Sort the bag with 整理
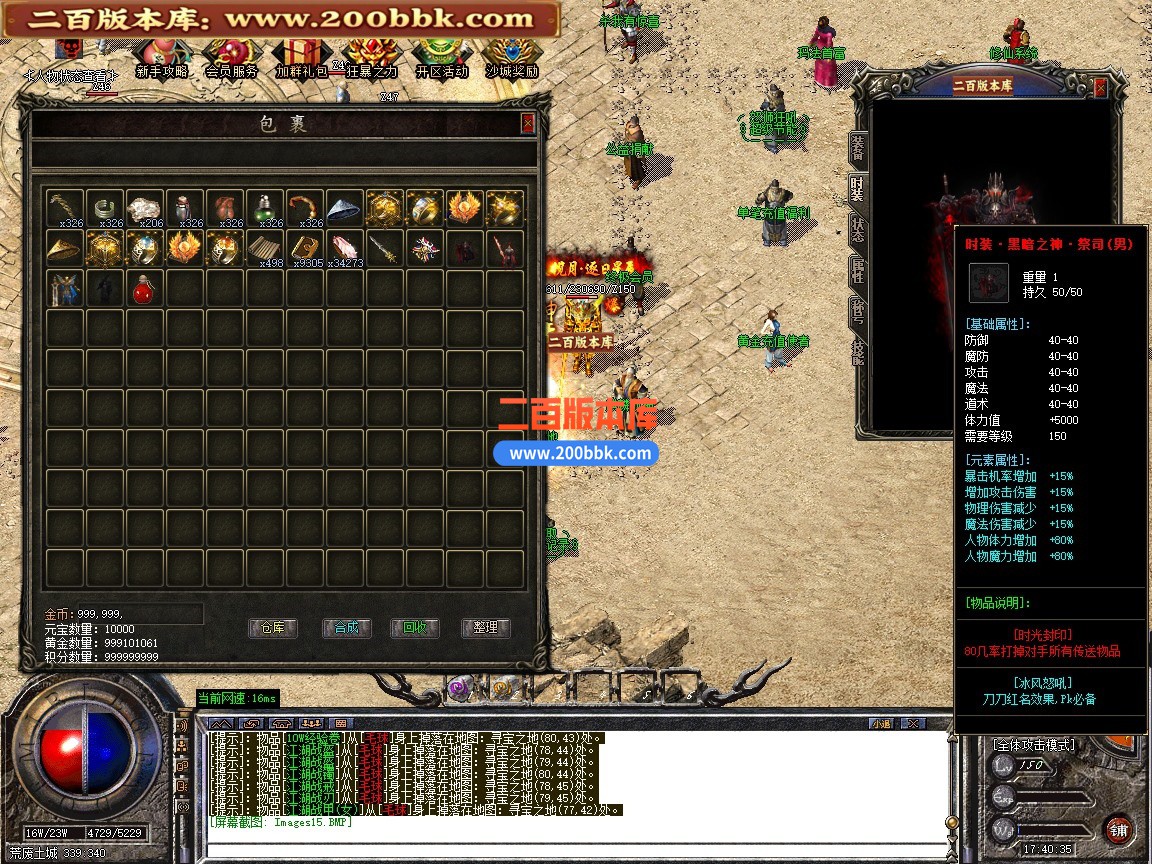The width and height of the screenshot is (1152, 864). click(x=486, y=628)
